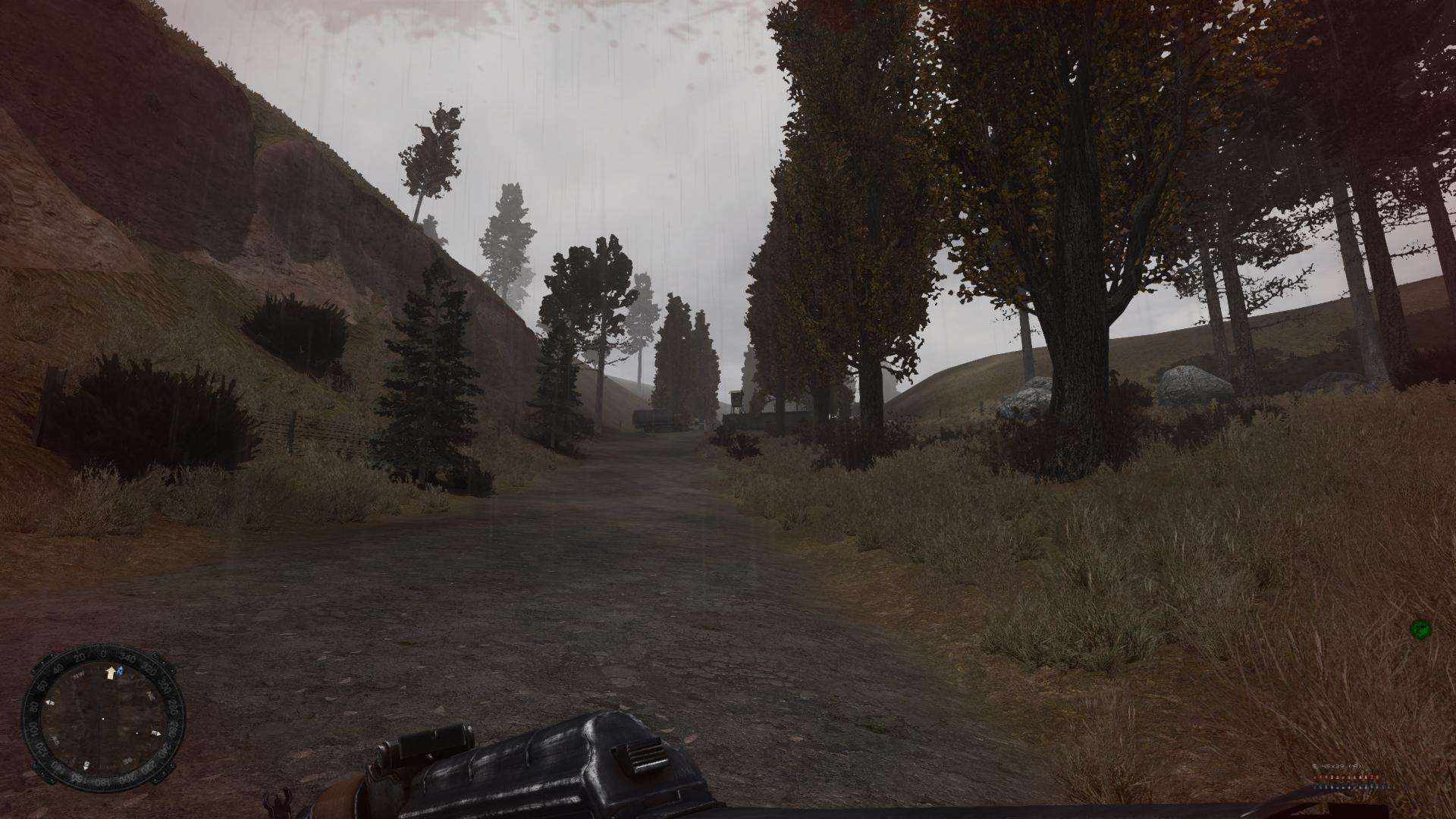Click the watchtower structure near the road
1456x819 pixels.
pyautogui.click(x=736, y=399)
